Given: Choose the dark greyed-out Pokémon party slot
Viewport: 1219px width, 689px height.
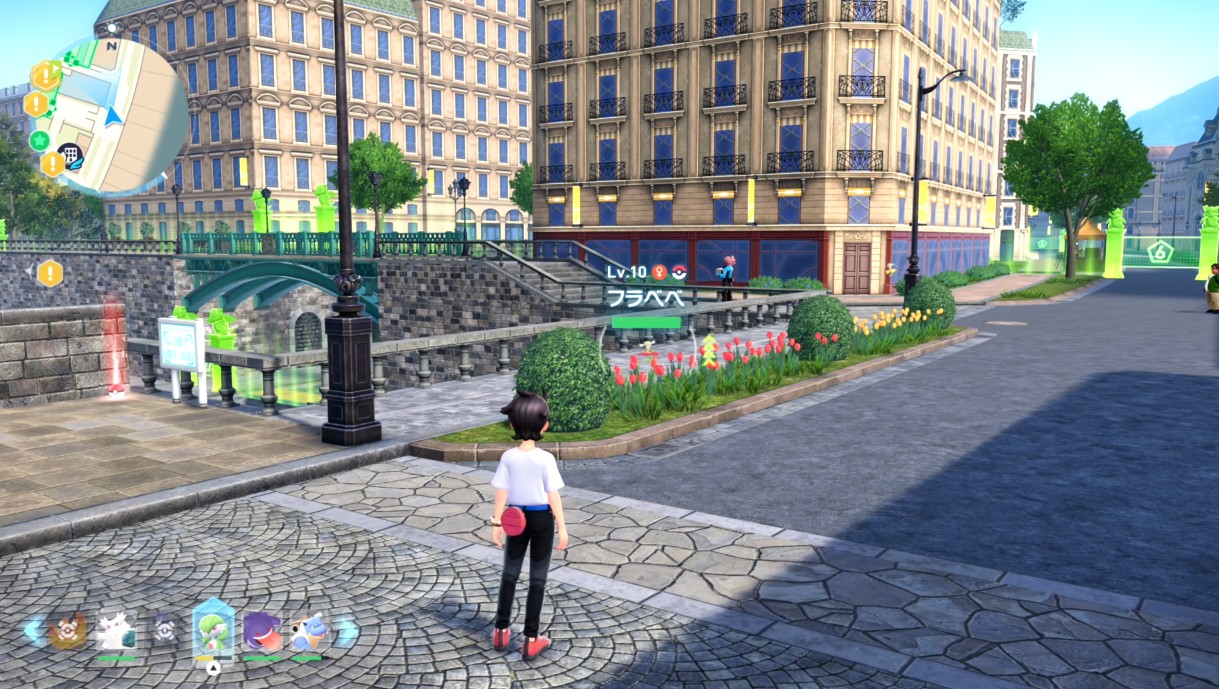Looking at the screenshot, I should click(165, 631).
